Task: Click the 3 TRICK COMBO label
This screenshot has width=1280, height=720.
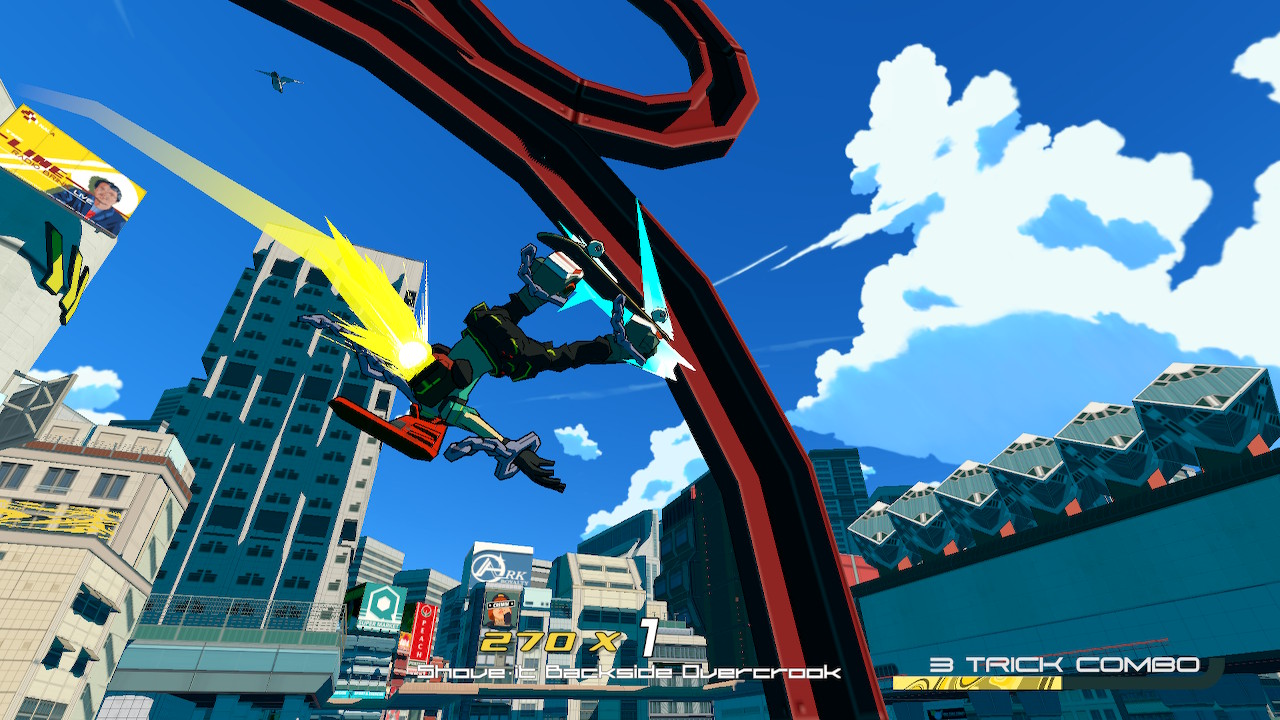Action: click(x=1065, y=662)
